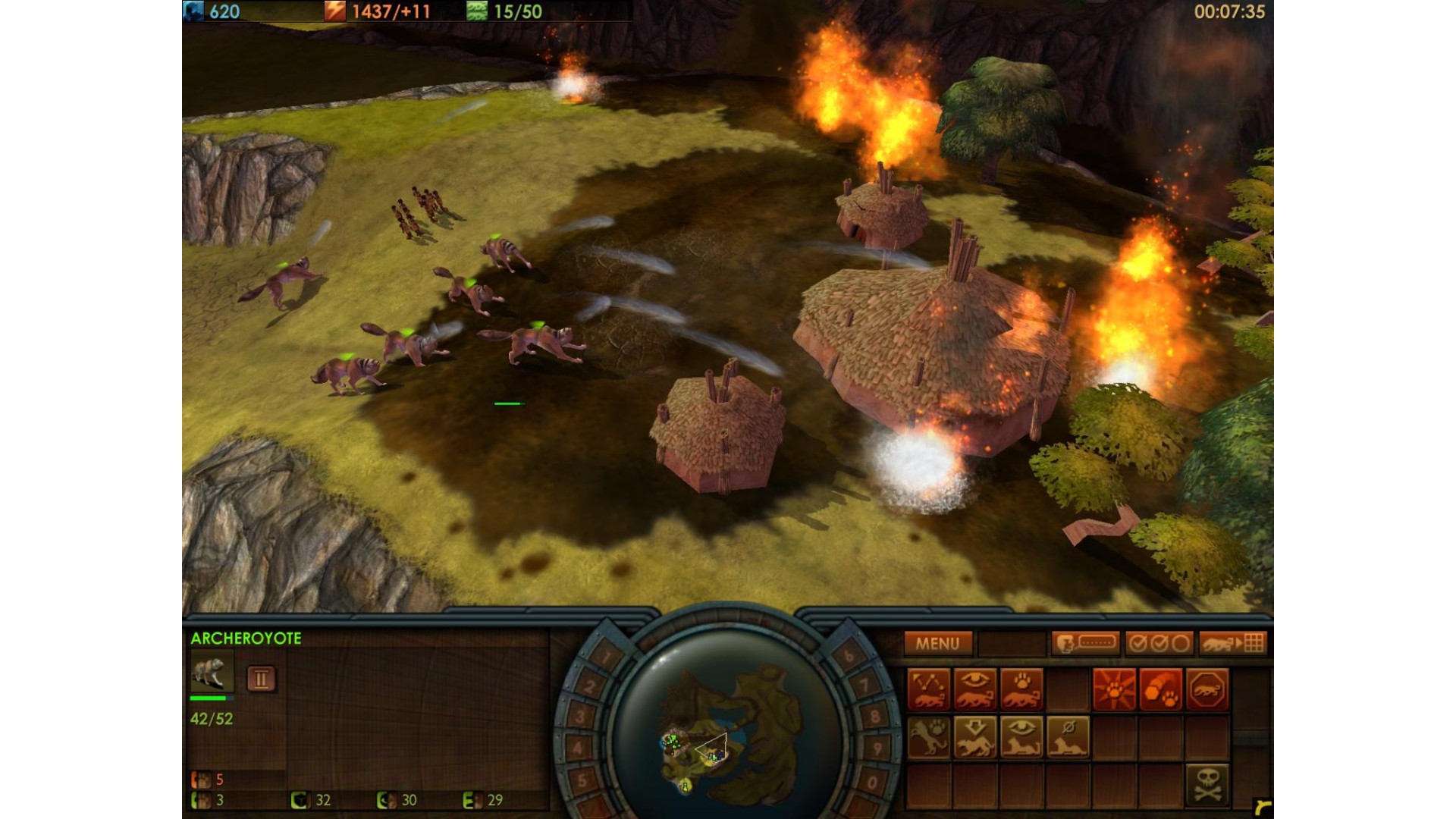
Task: Choose the paw-over-creature move command
Action: [x=1021, y=689]
